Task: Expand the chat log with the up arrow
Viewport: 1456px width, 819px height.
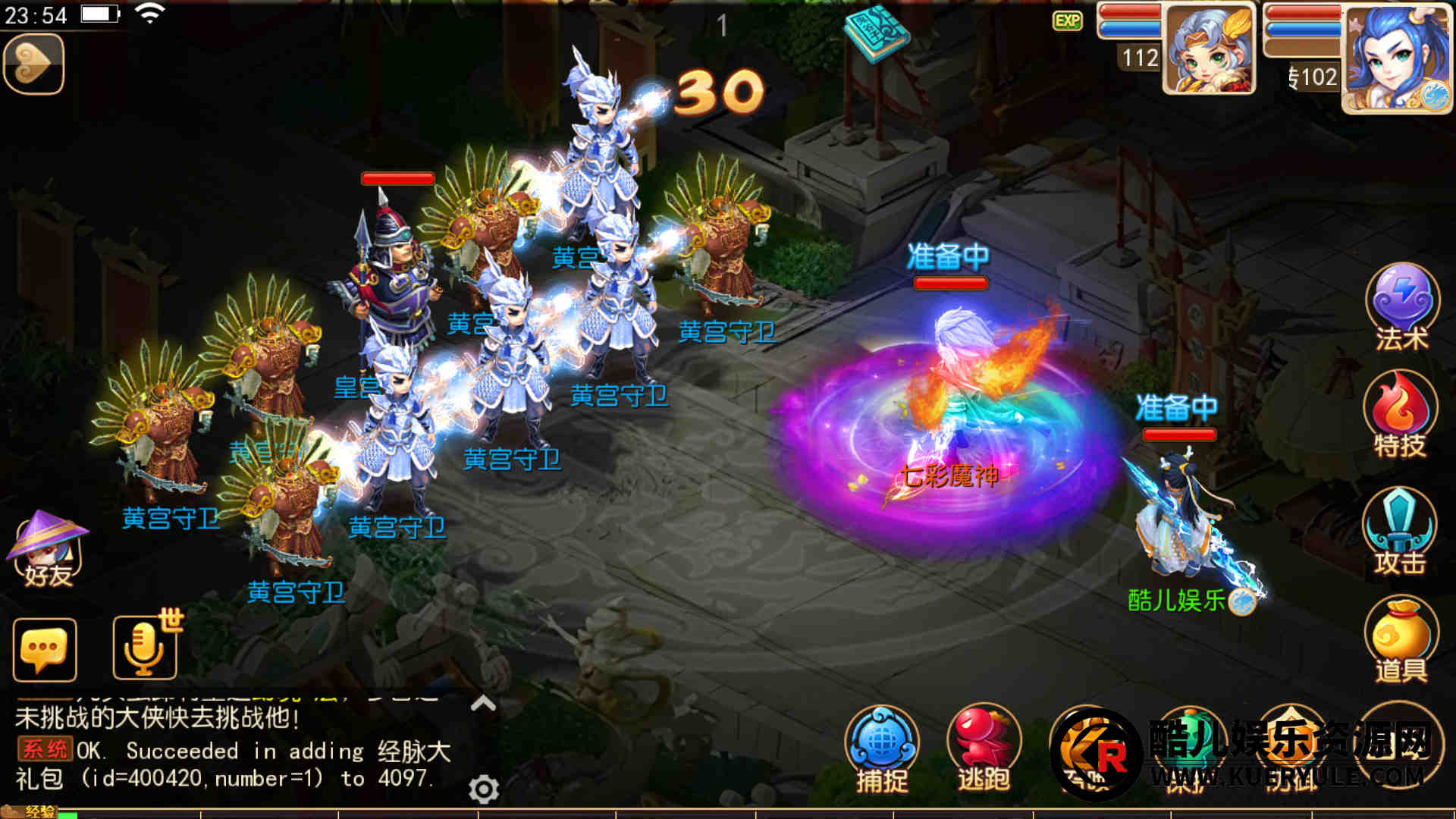Action: [483, 704]
